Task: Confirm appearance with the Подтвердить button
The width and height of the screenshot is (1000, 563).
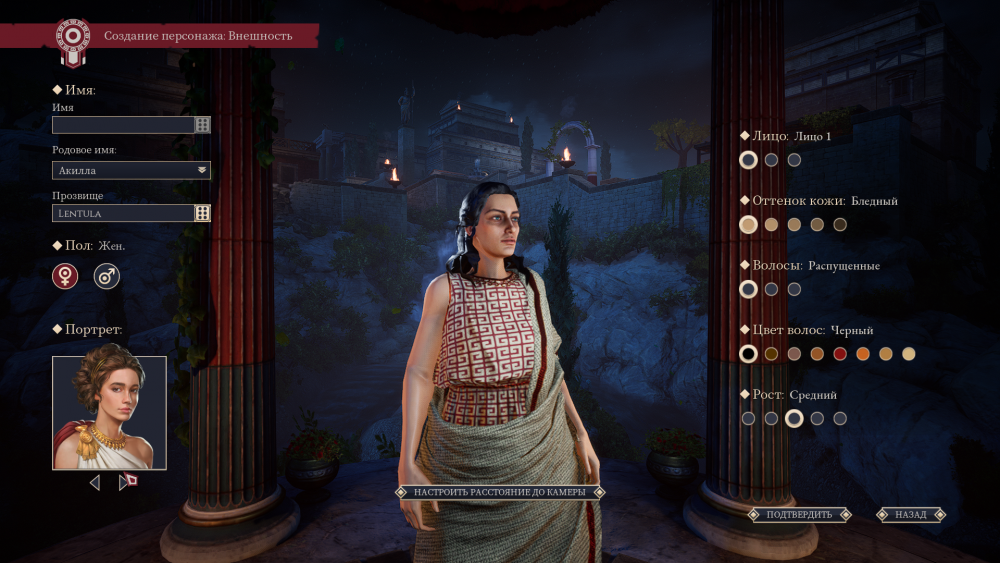Action: tap(799, 515)
